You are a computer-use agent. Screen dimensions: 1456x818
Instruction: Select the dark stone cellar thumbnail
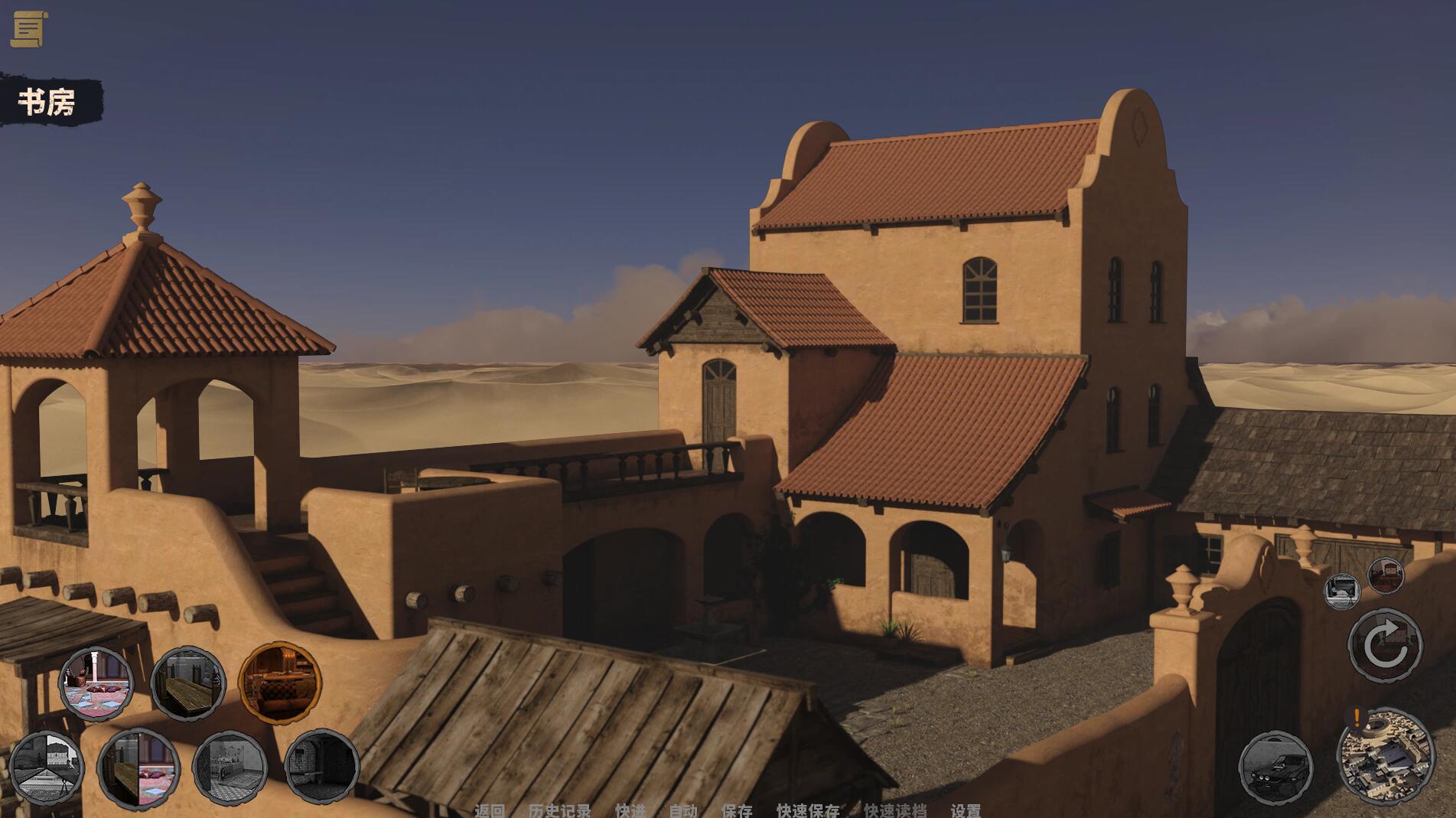pyautogui.click(x=321, y=766)
